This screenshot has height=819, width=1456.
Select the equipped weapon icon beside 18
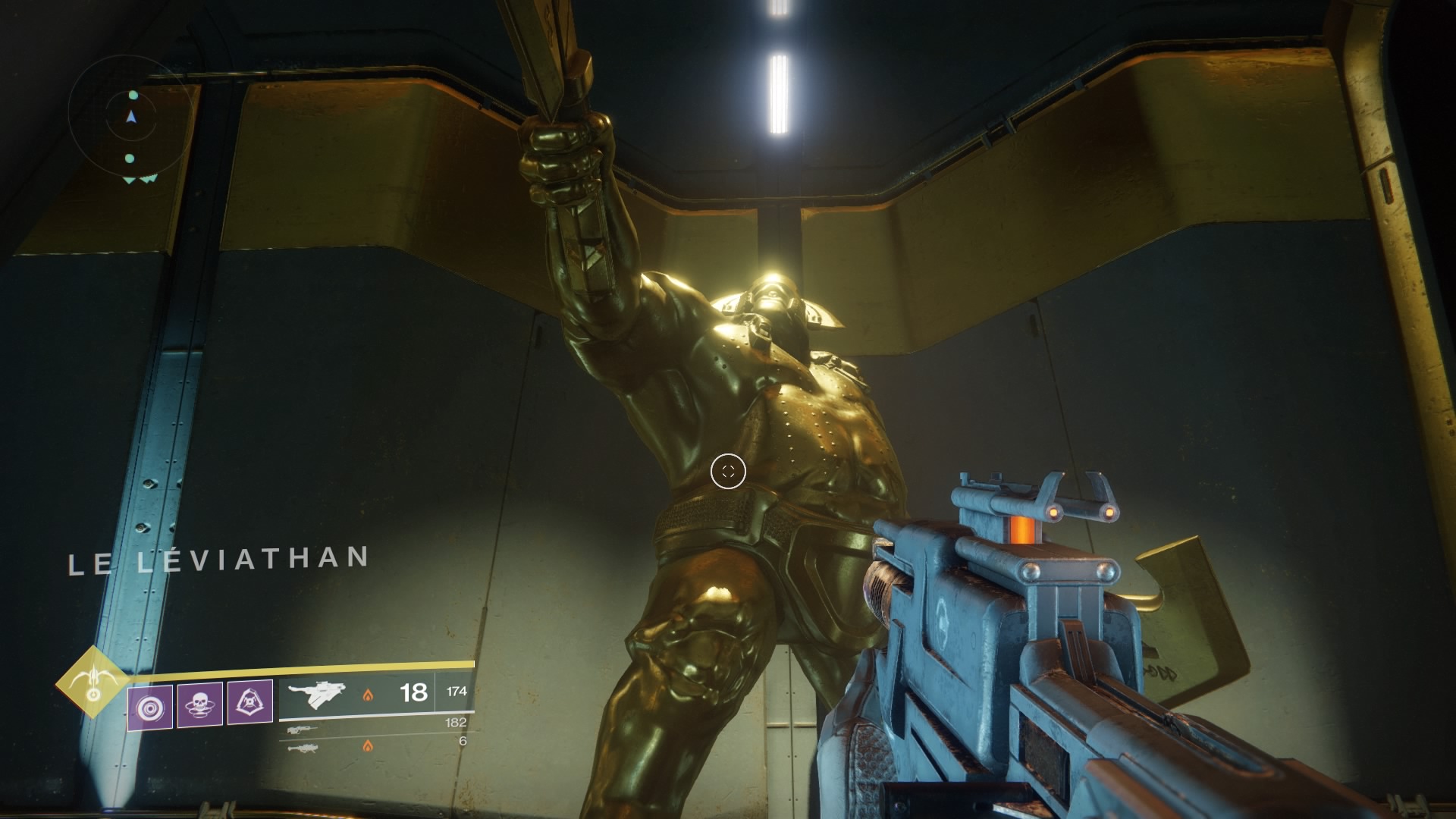pyautogui.click(x=317, y=693)
